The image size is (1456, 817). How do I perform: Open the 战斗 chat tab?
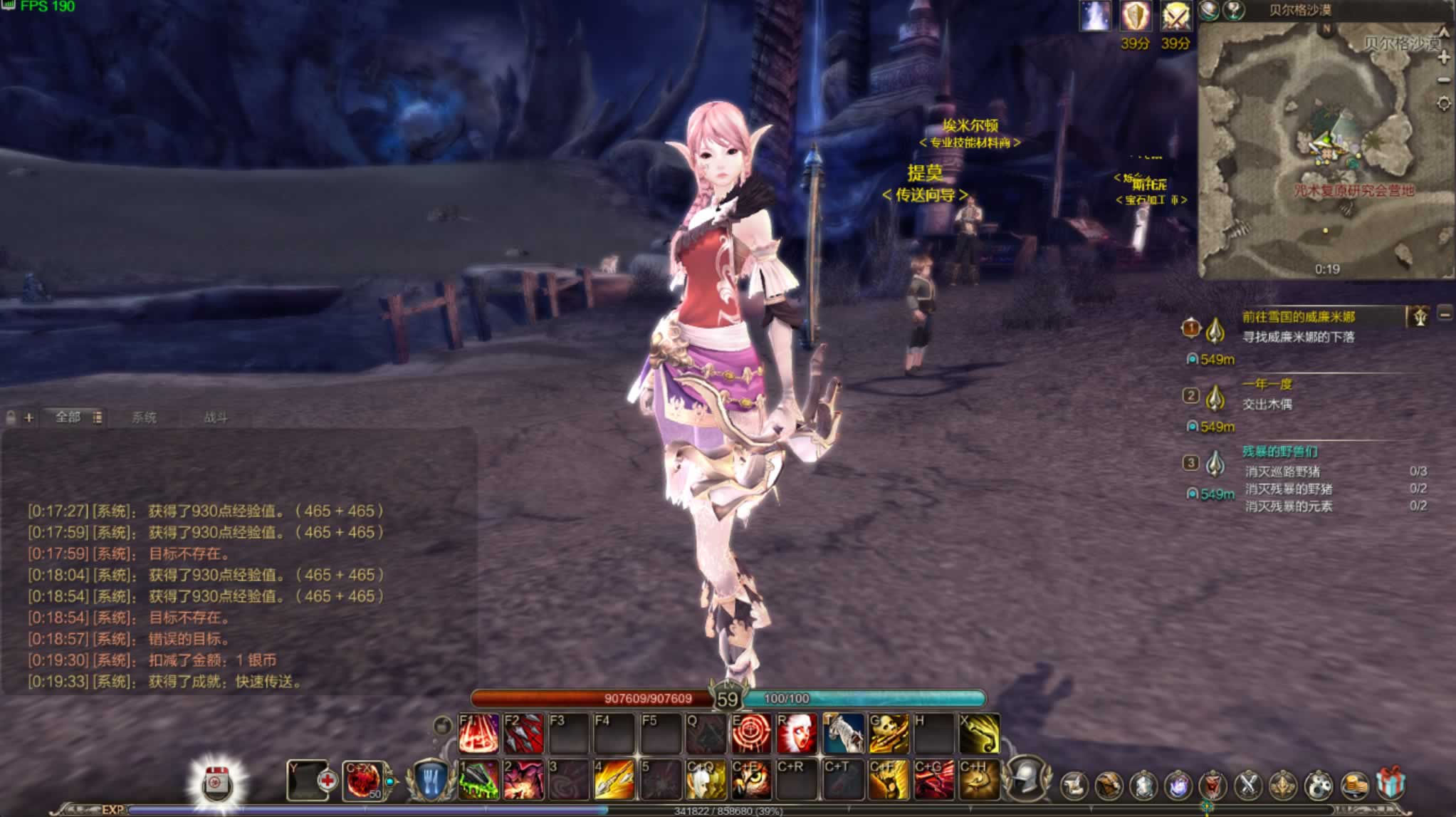pos(215,417)
